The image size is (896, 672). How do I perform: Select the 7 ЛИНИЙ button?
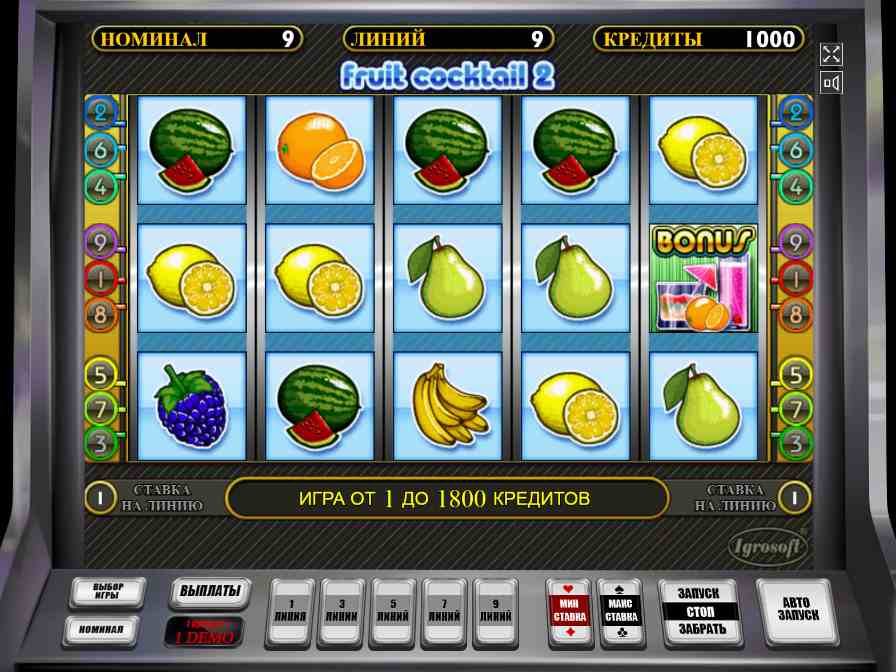click(x=446, y=612)
